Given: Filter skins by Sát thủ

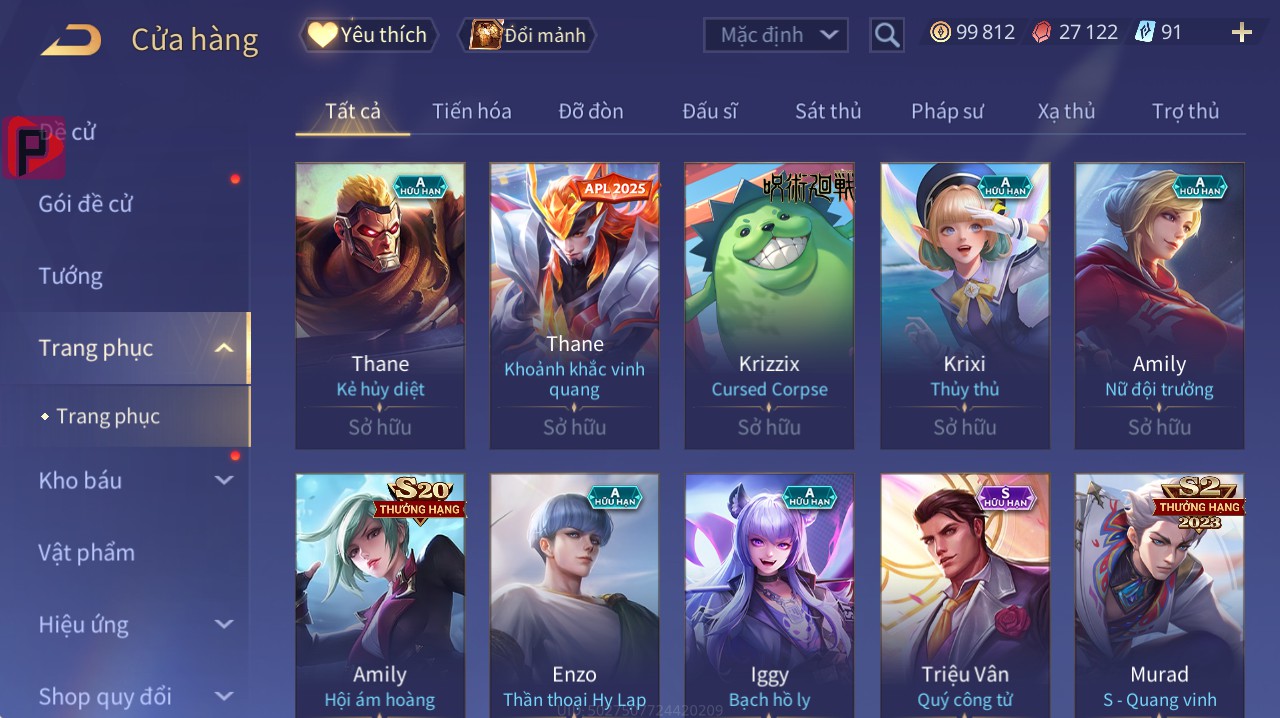Looking at the screenshot, I should [828, 111].
